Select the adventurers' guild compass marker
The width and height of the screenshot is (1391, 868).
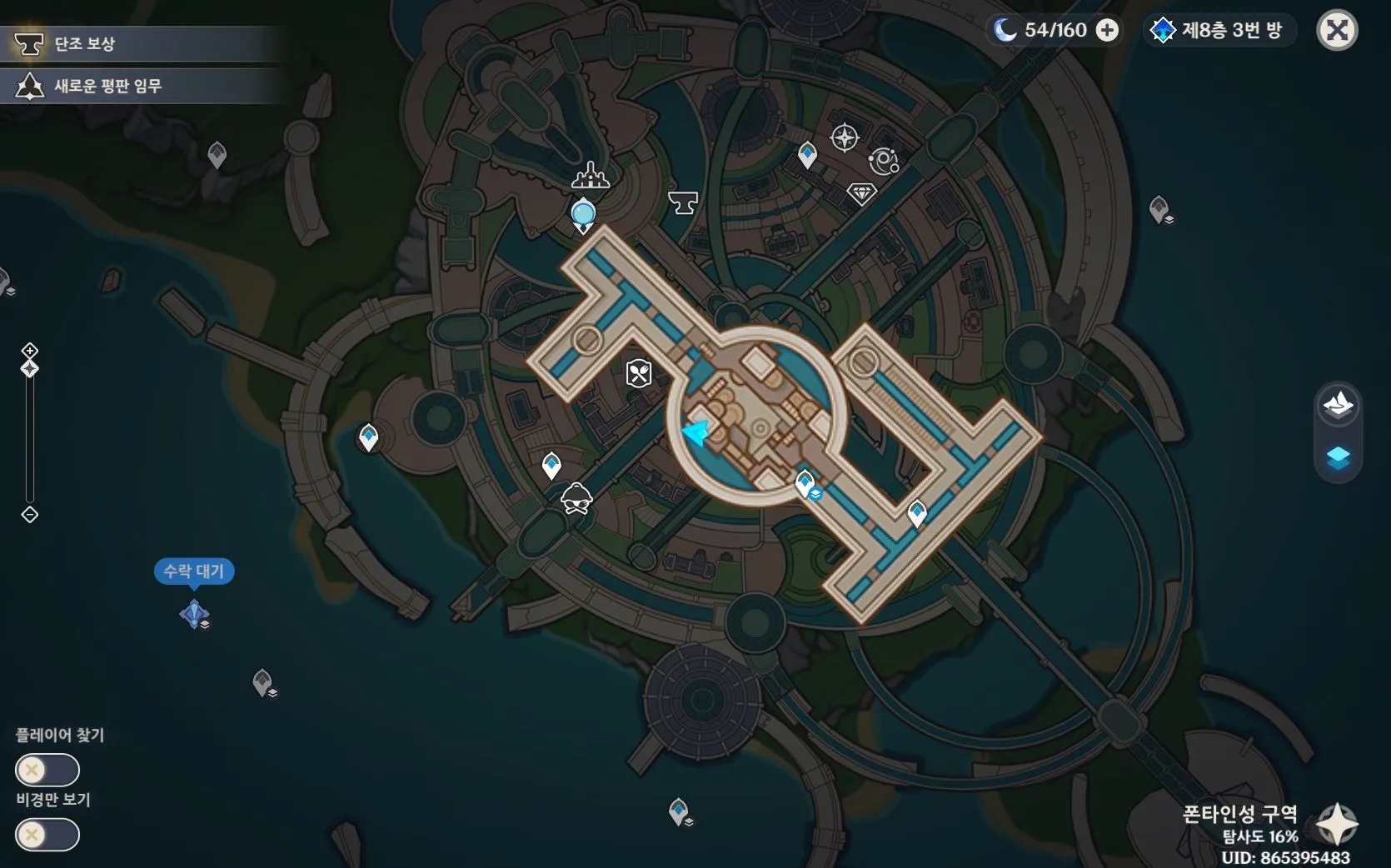pyautogui.click(x=845, y=137)
